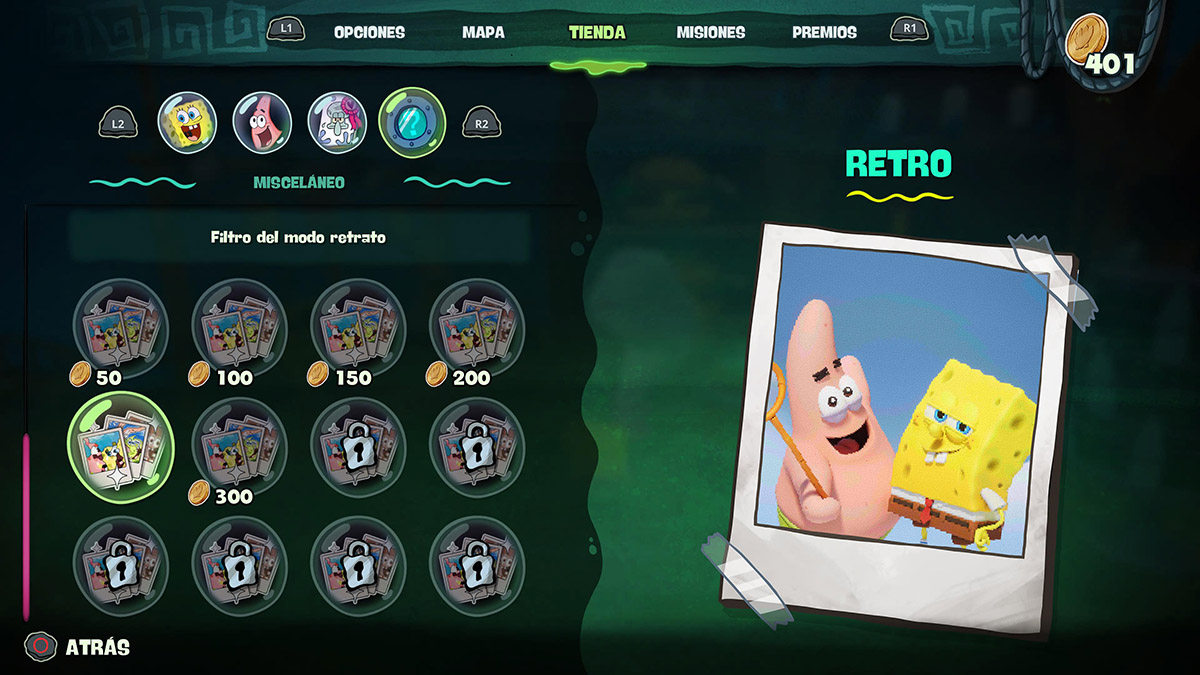Choose the 200-coin portrait filter
Viewport: 1200px width, 675px height.
tap(476, 327)
